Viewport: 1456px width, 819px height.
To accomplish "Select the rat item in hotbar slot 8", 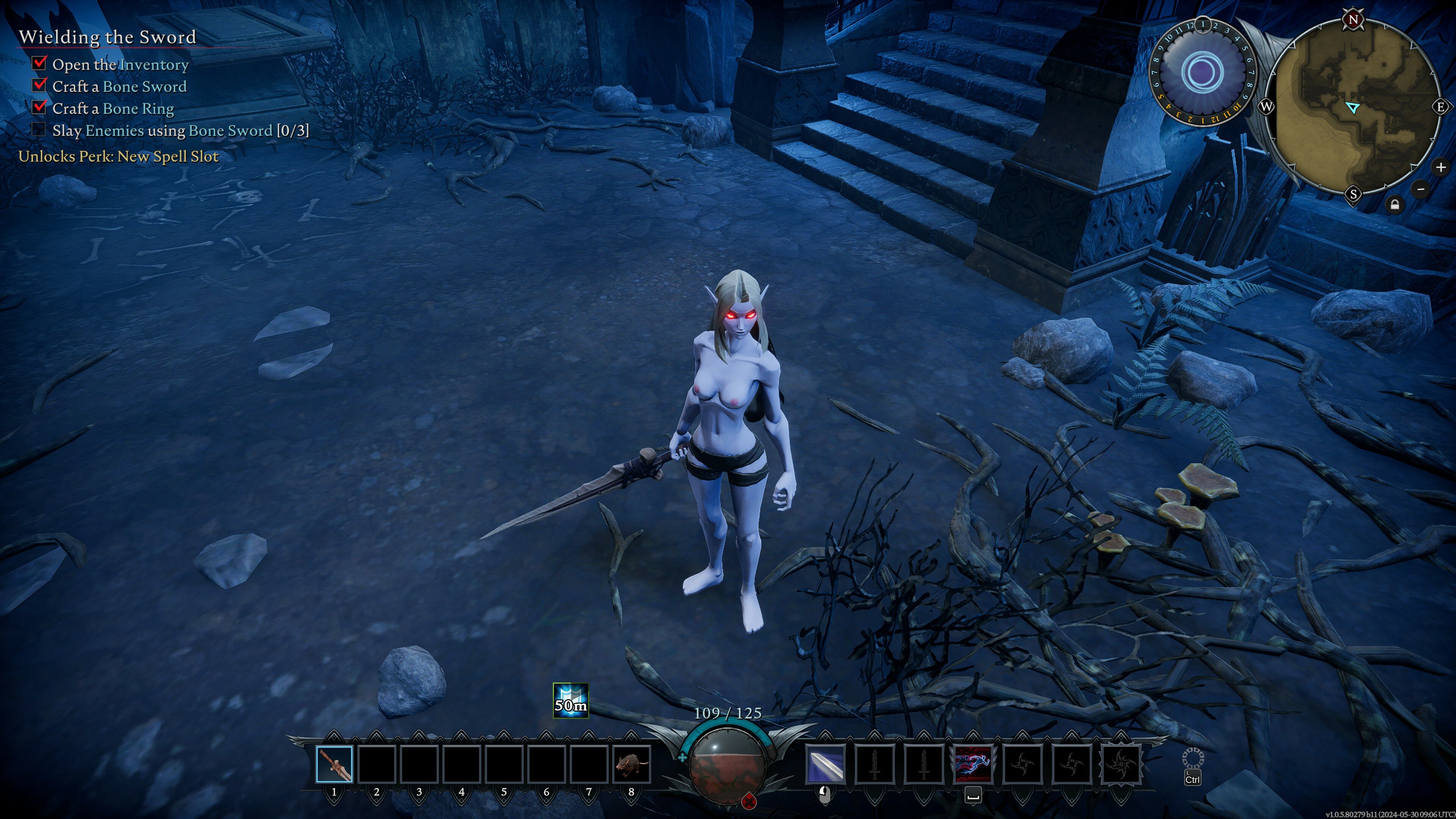I will [x=631, y=764].
